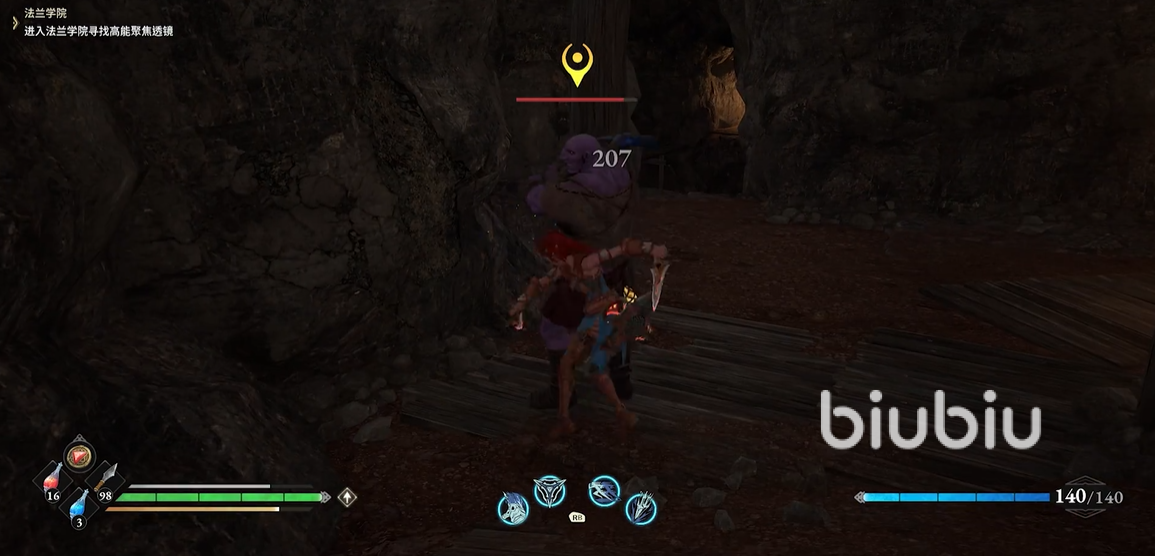Activate the creature head skill icon
The image size is (1155, 556).
[x=513, y=508]
